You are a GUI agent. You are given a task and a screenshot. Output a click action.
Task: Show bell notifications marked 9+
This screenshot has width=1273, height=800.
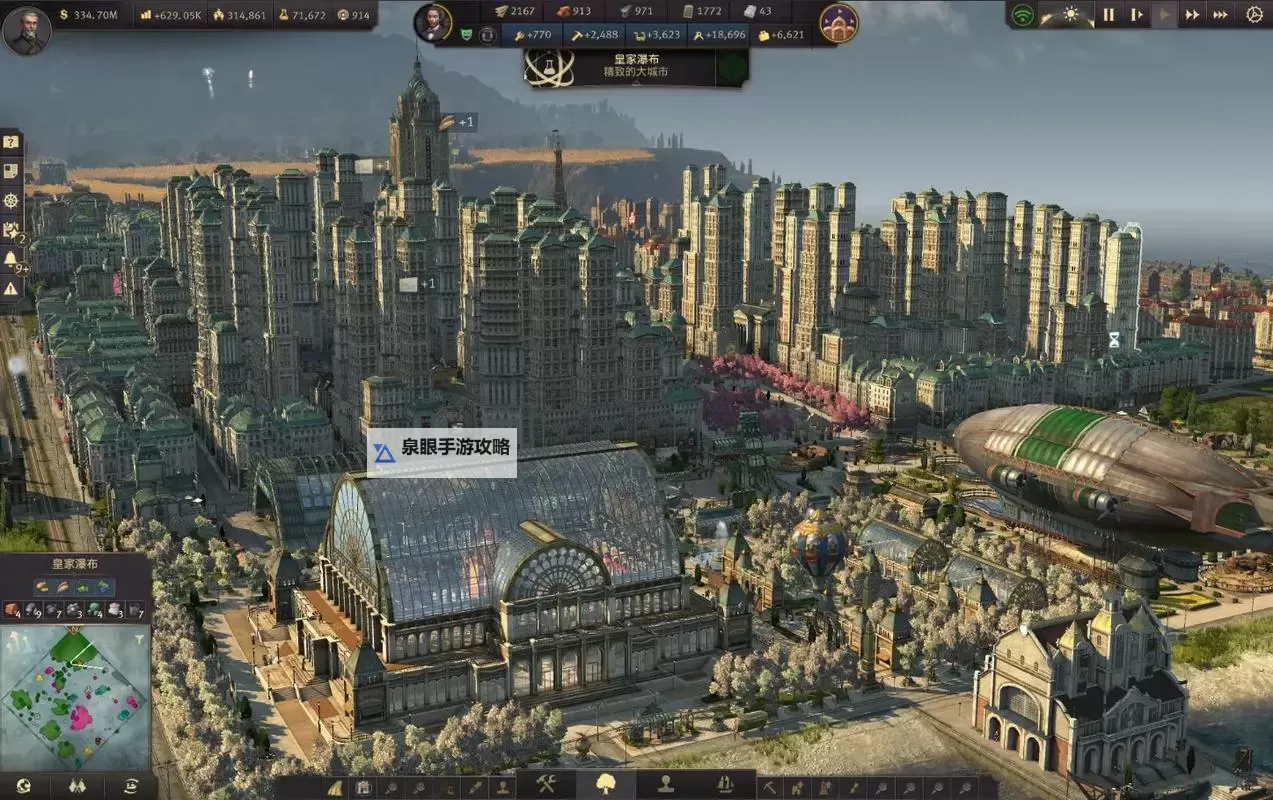tap(11, 259)
